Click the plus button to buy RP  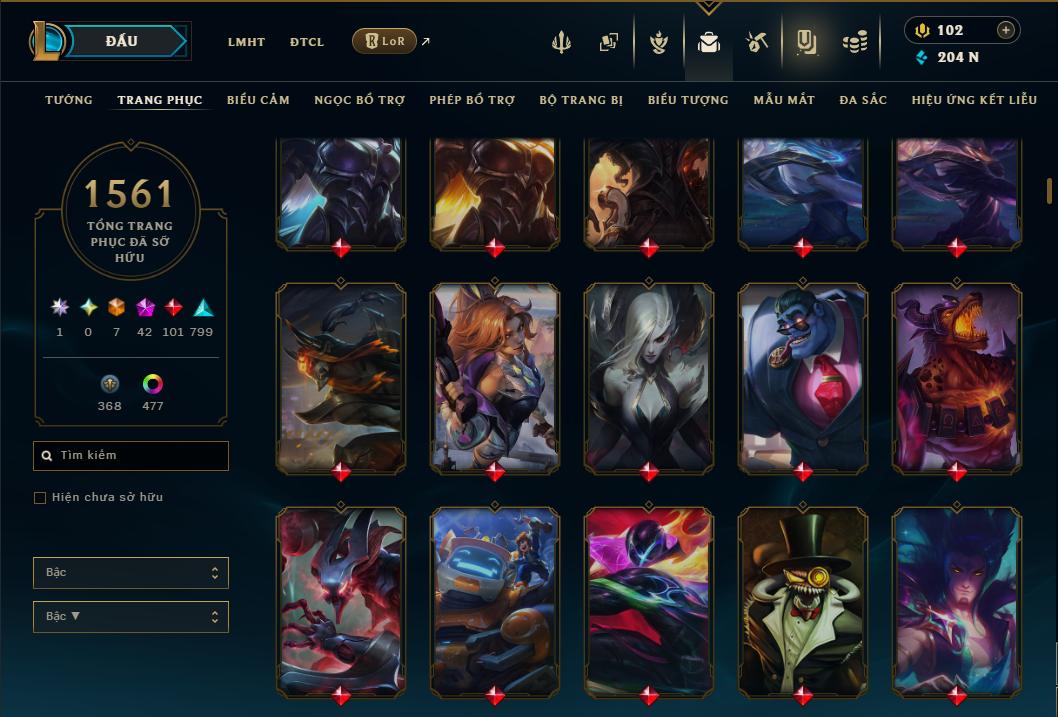click(1005, 30)
